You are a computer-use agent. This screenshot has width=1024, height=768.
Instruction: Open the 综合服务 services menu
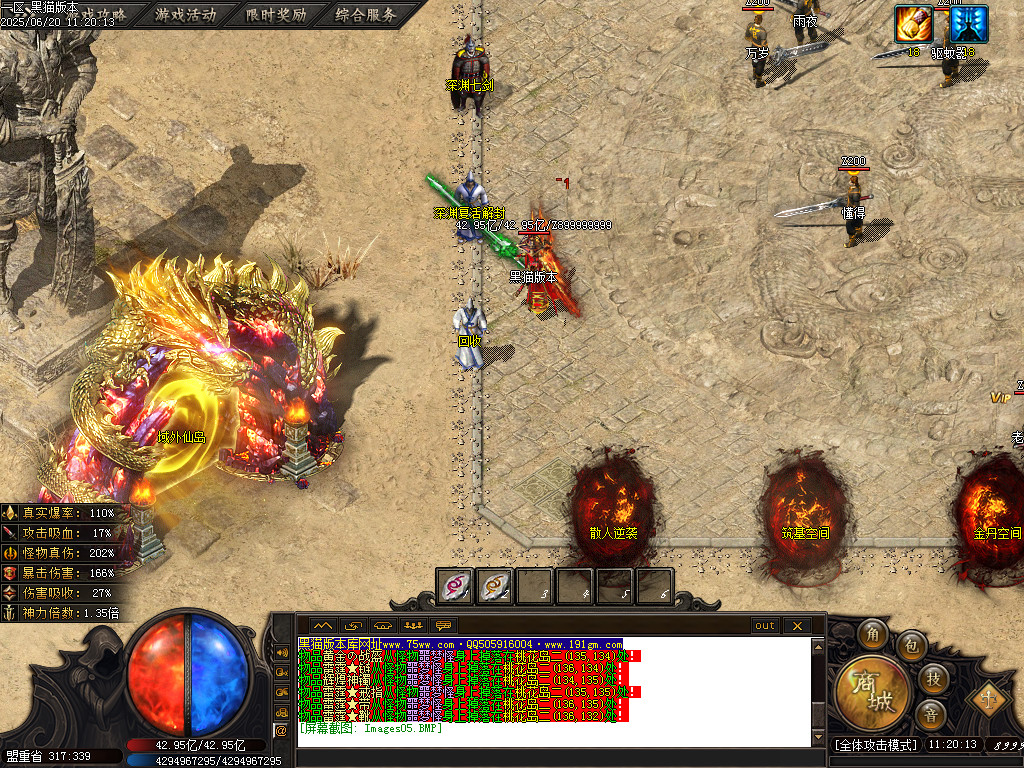coord(365,15)
